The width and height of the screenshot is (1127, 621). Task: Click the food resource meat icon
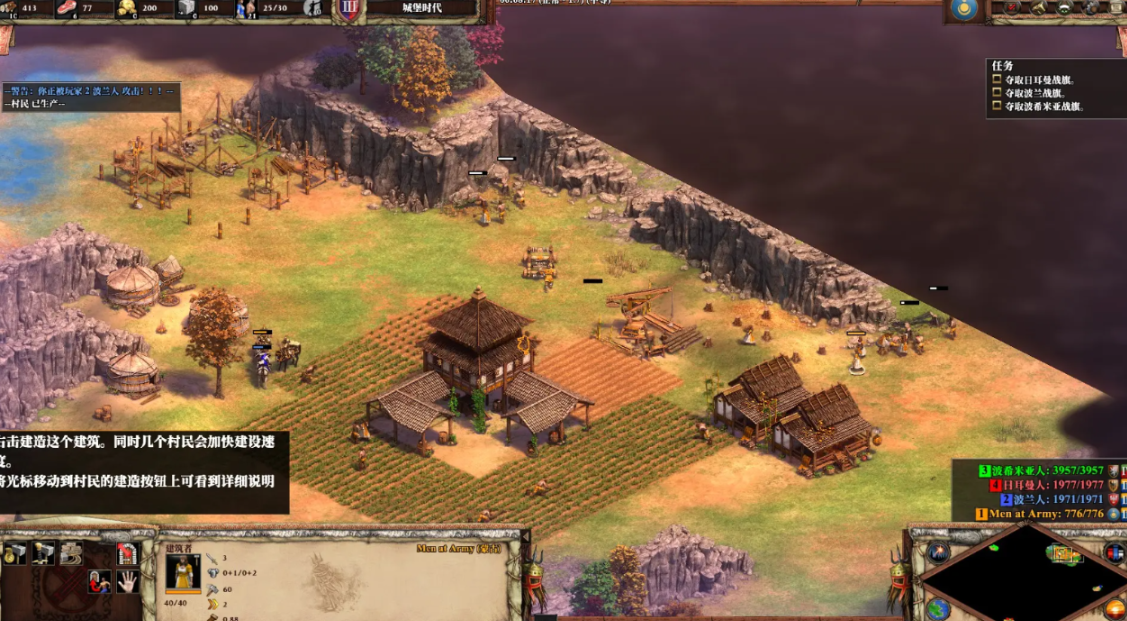(x=67, y=9)
